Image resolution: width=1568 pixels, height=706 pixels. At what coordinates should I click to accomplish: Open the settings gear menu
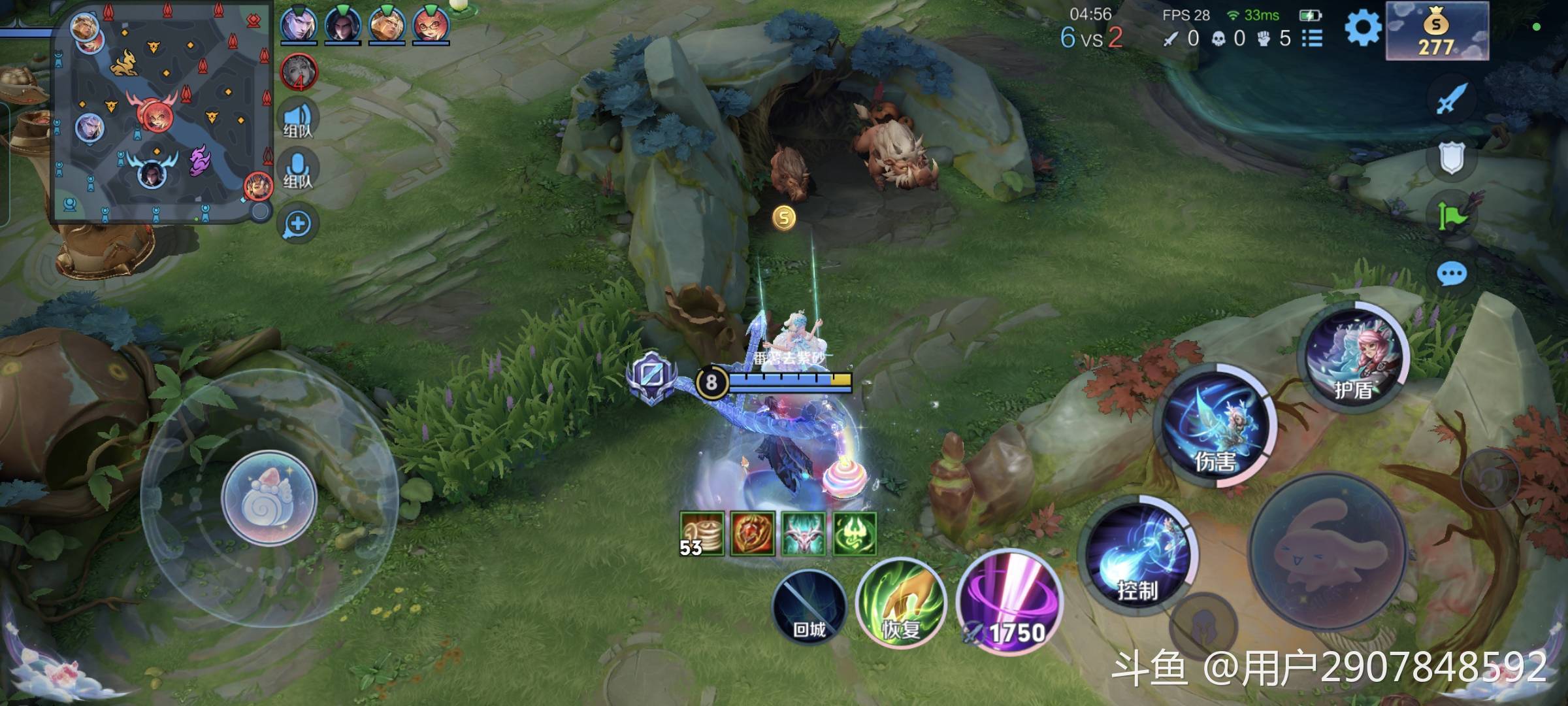[1363, 29]
